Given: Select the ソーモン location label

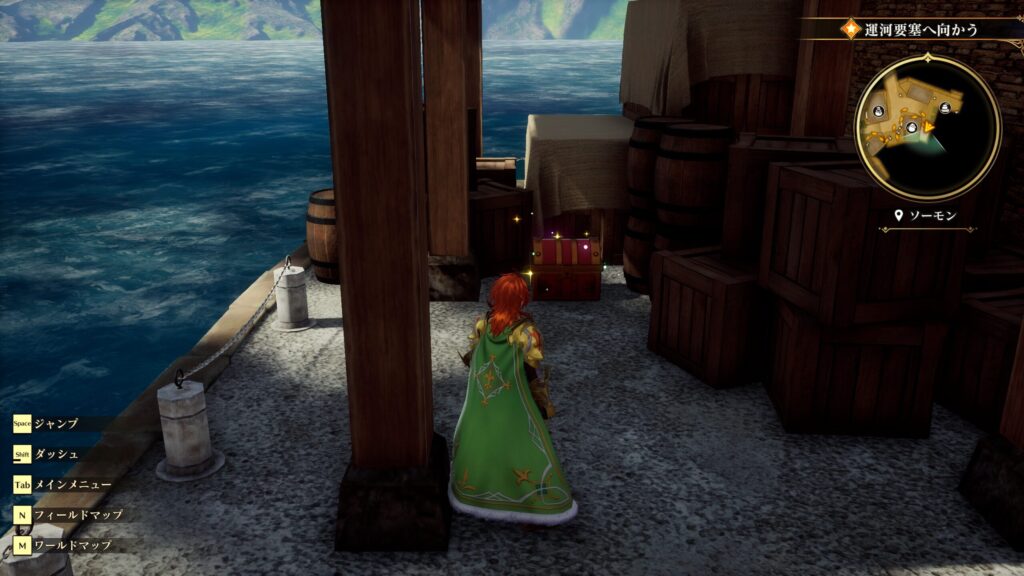Looking at the screenshot, I should pyautogui.click(x=930, y=216).
